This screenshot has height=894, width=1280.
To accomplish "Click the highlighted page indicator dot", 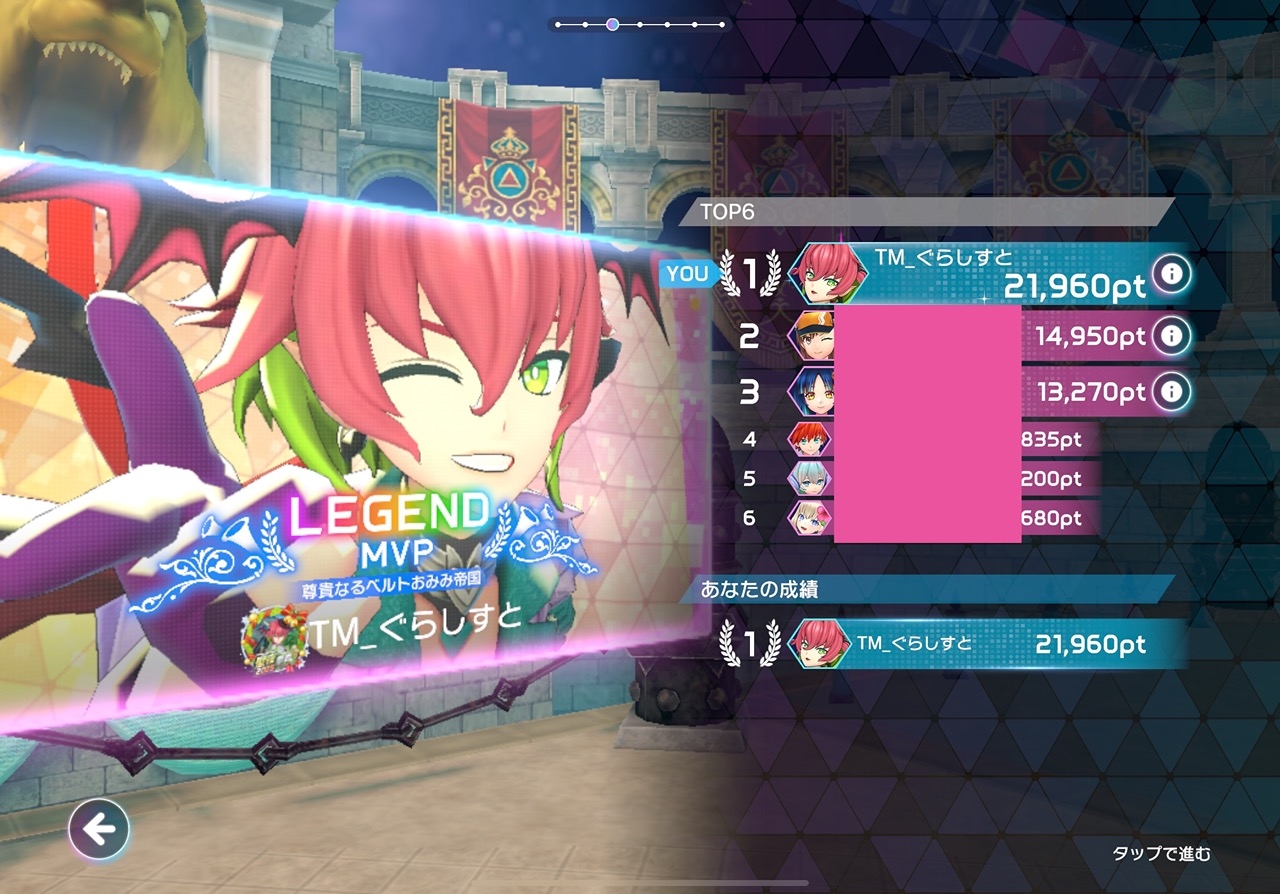I will coord(612,24).
